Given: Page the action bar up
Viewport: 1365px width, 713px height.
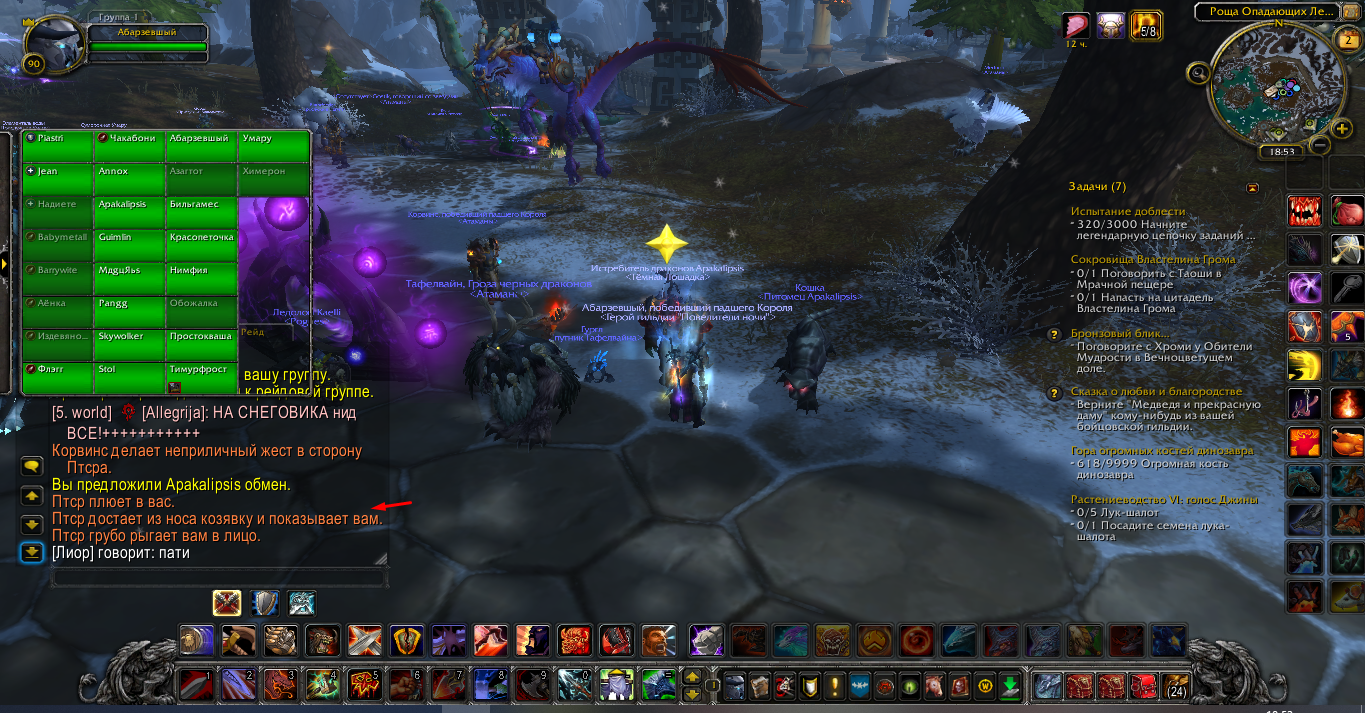Looking at the screenshot, I should (691, 677).
